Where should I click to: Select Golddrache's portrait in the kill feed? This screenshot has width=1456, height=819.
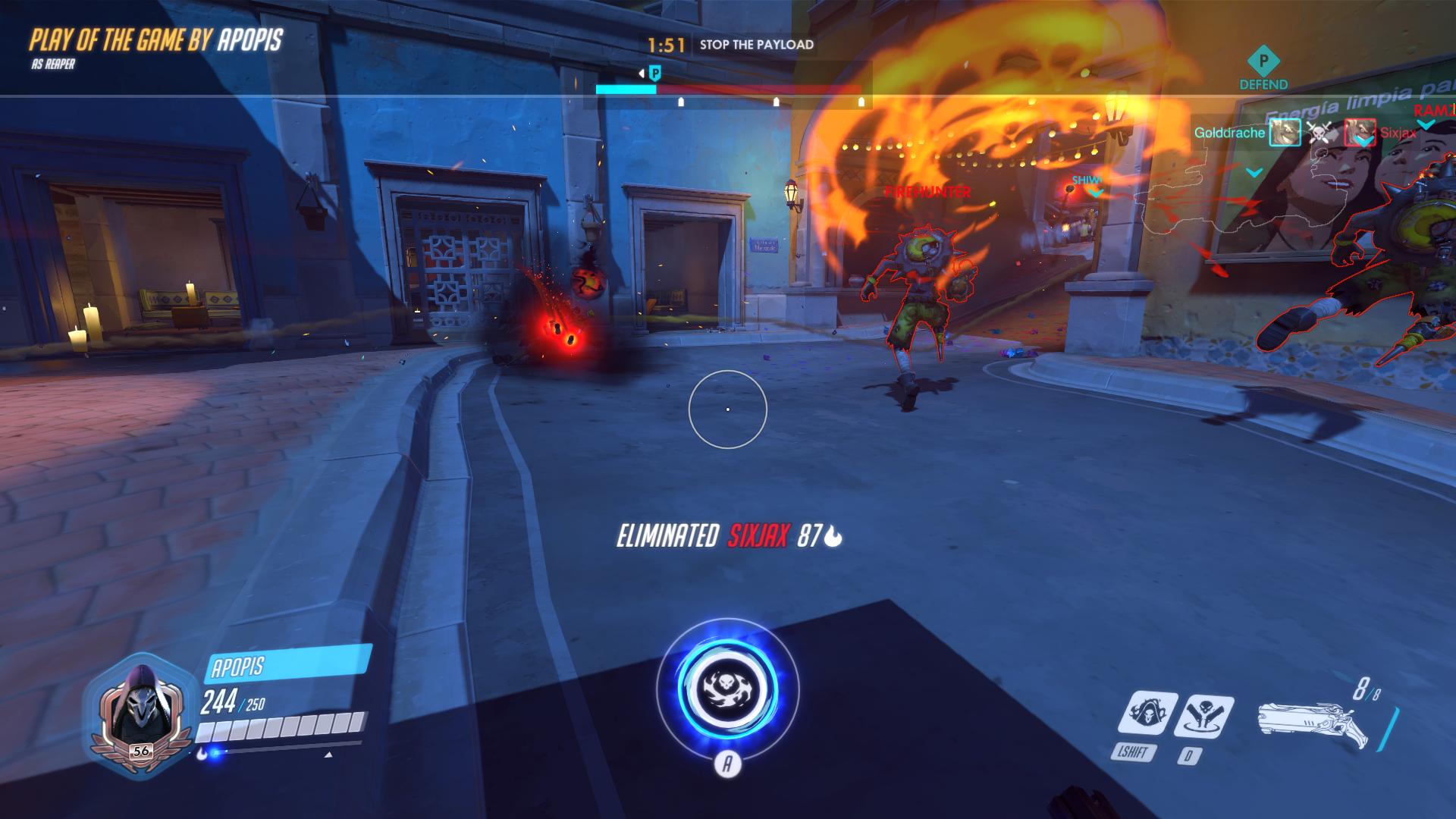(x=1285, y=133)
